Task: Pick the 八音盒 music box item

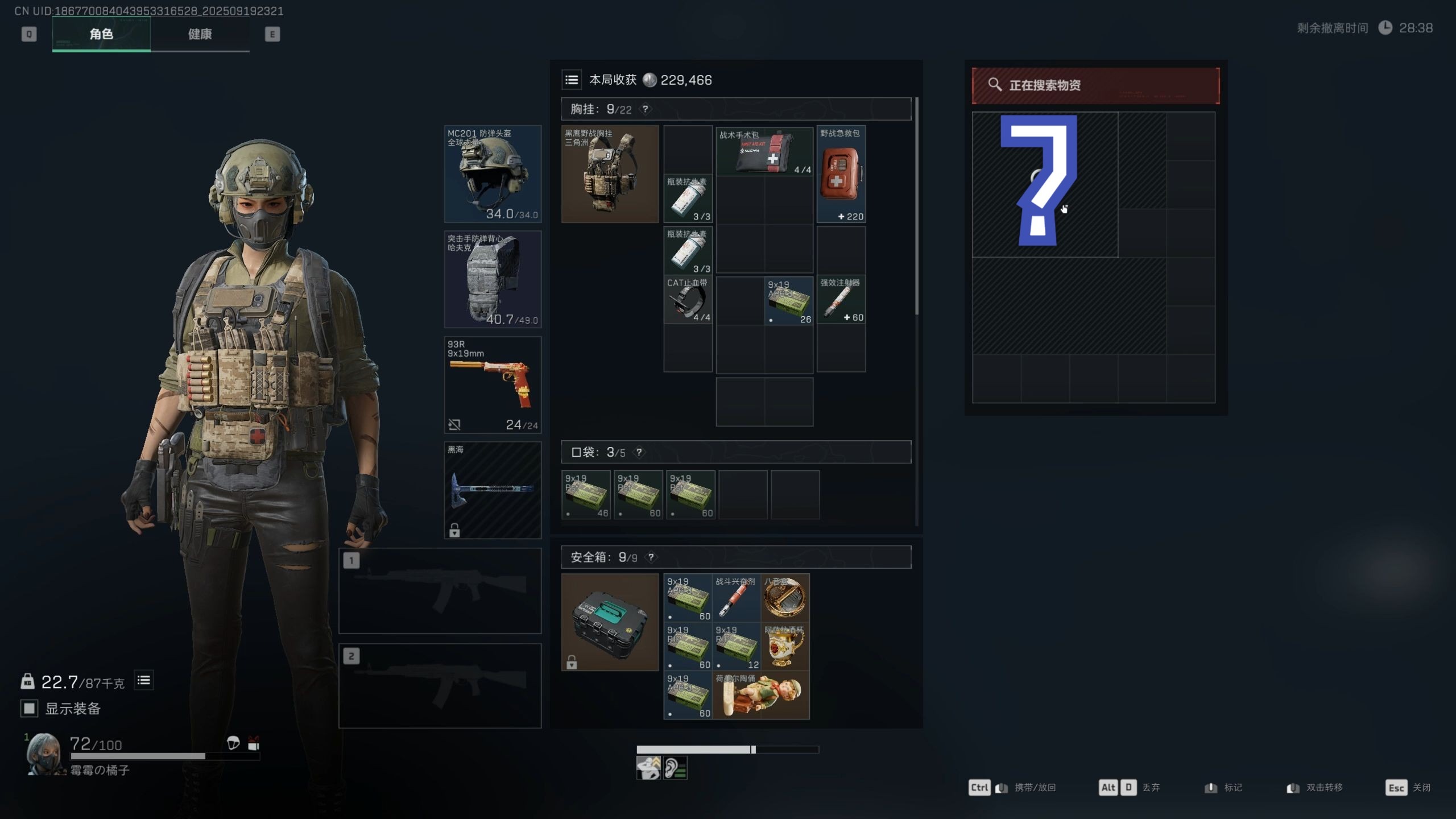Action: pos(785,598)
